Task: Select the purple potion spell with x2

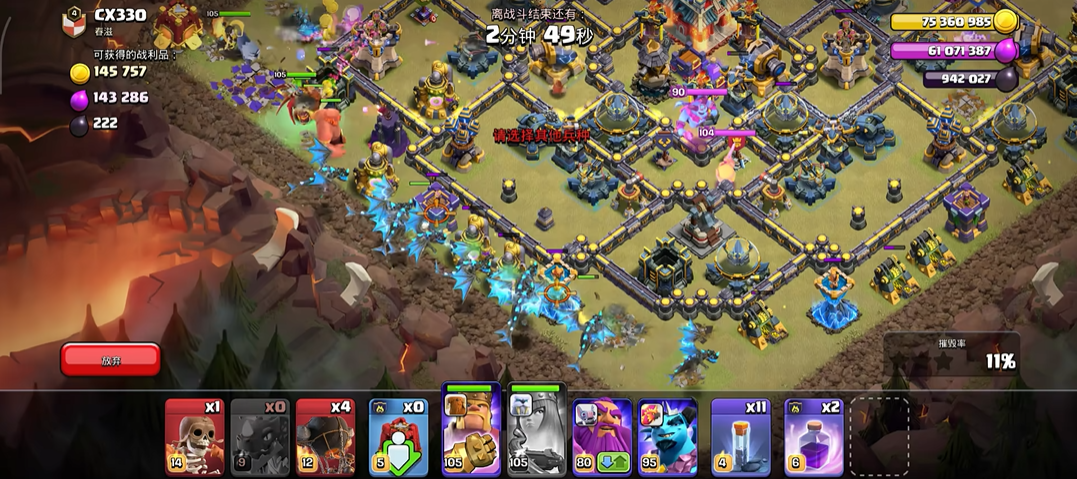Action: pos(814,436)
